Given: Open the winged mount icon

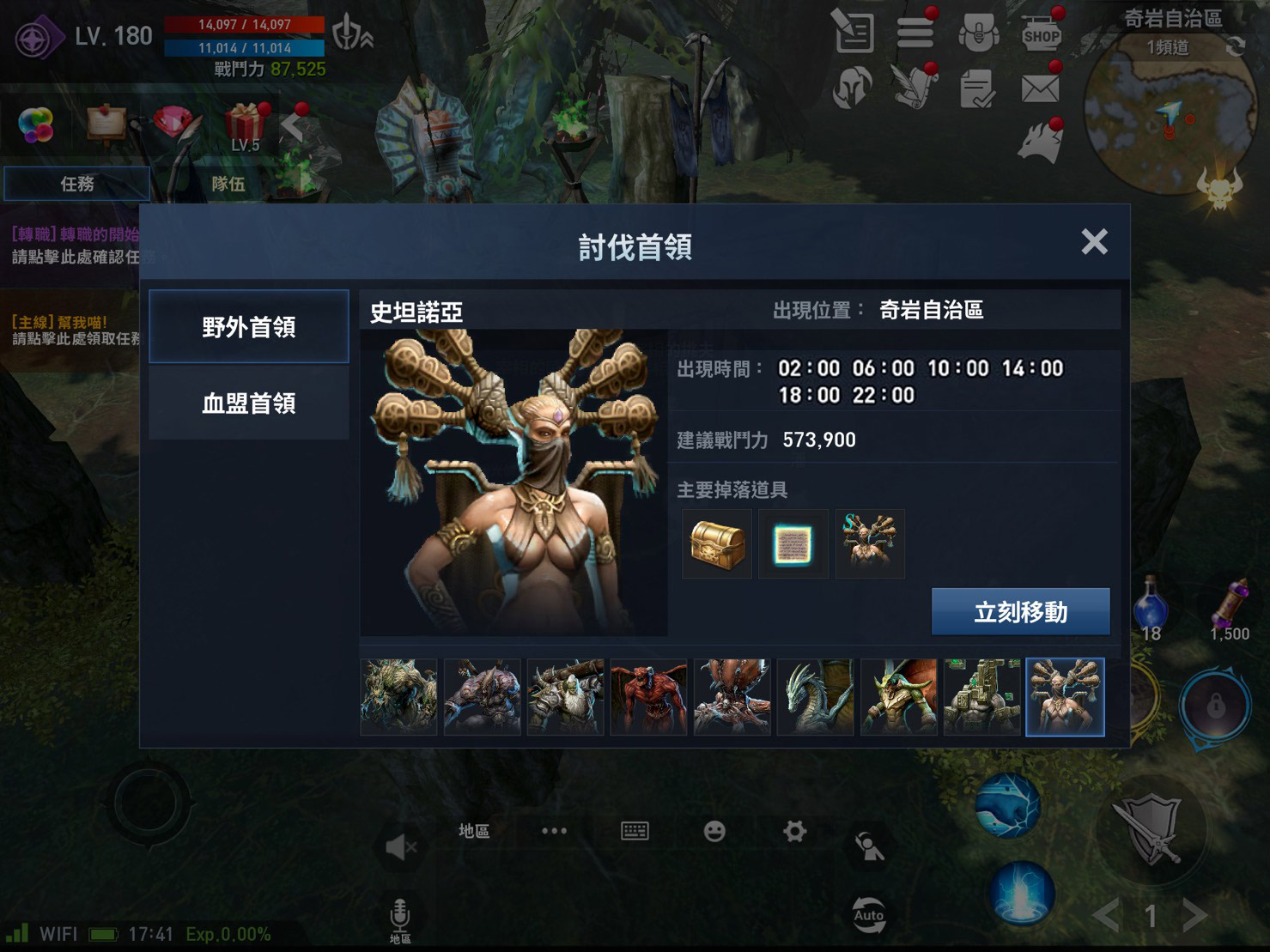Looking at the screenshot, I should point(915,88).
